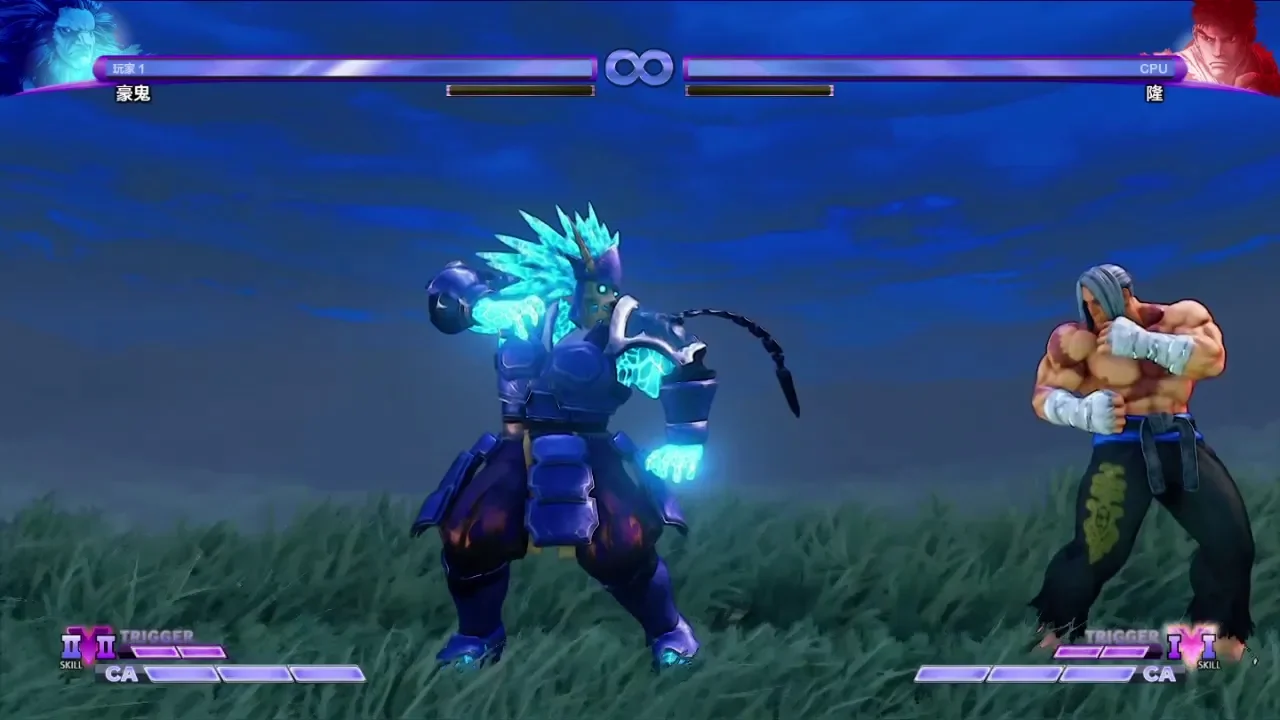Select the CPU's V-Skill I icon
The height and width of the screenshot is (720, 1280).
pos(1208,647)
